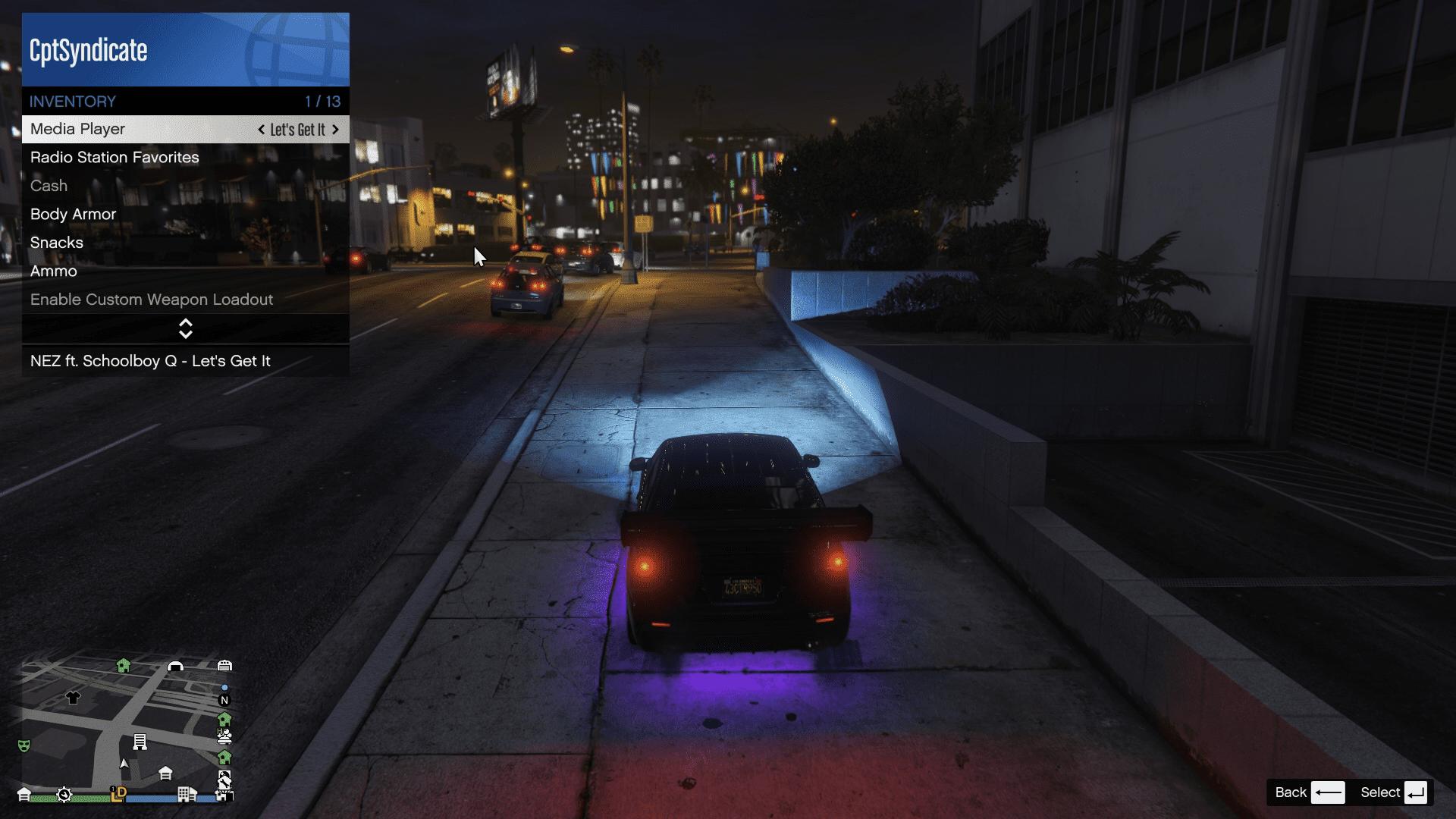Select the Media Player menu row
The image size is (1456, 819).
[x=136, y=130]
